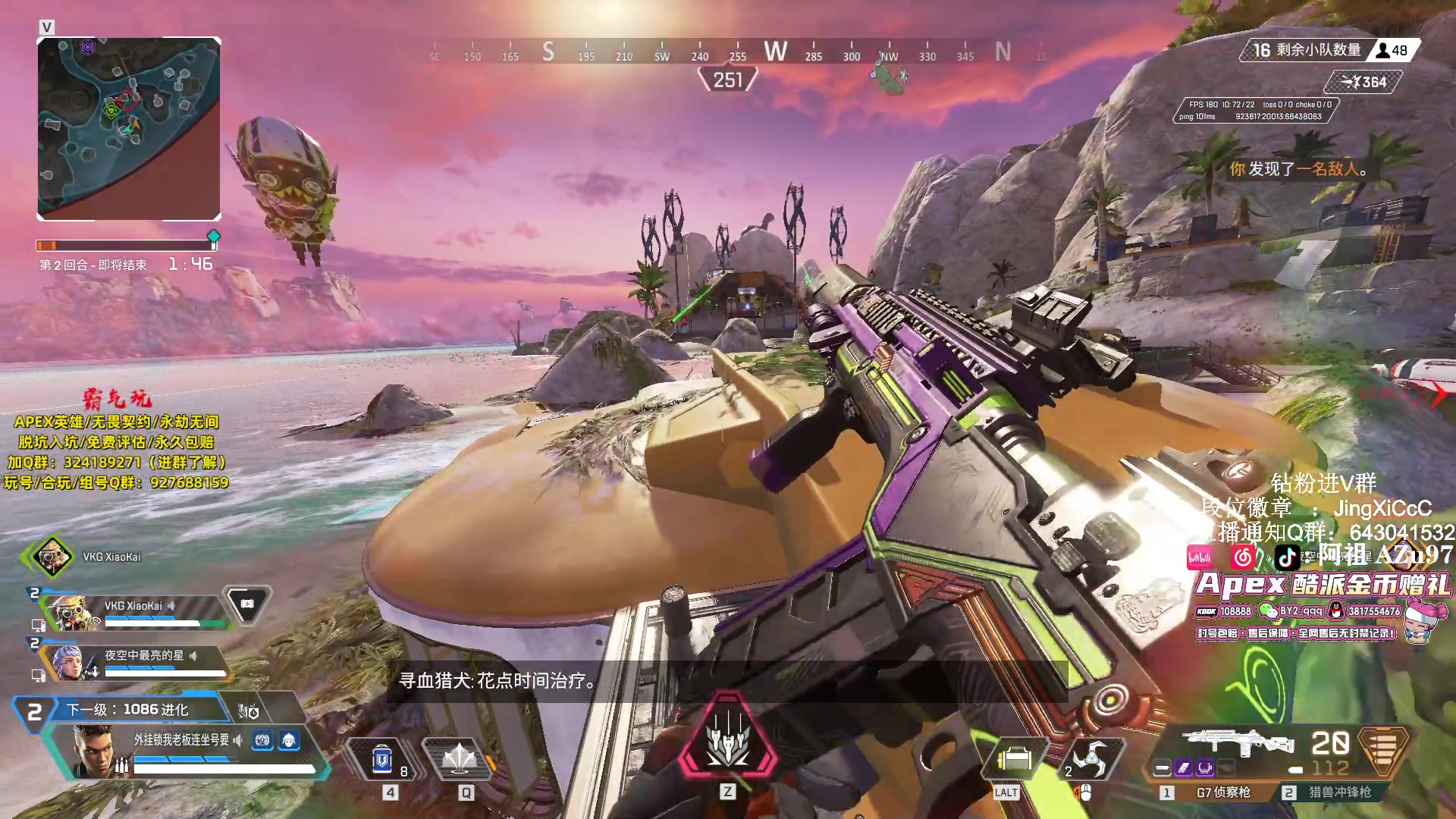Select teammate VKG XiaoKai's squad banner
Image resolution: width=1456 pixels, height=819 pixels.
click(133, 610)
